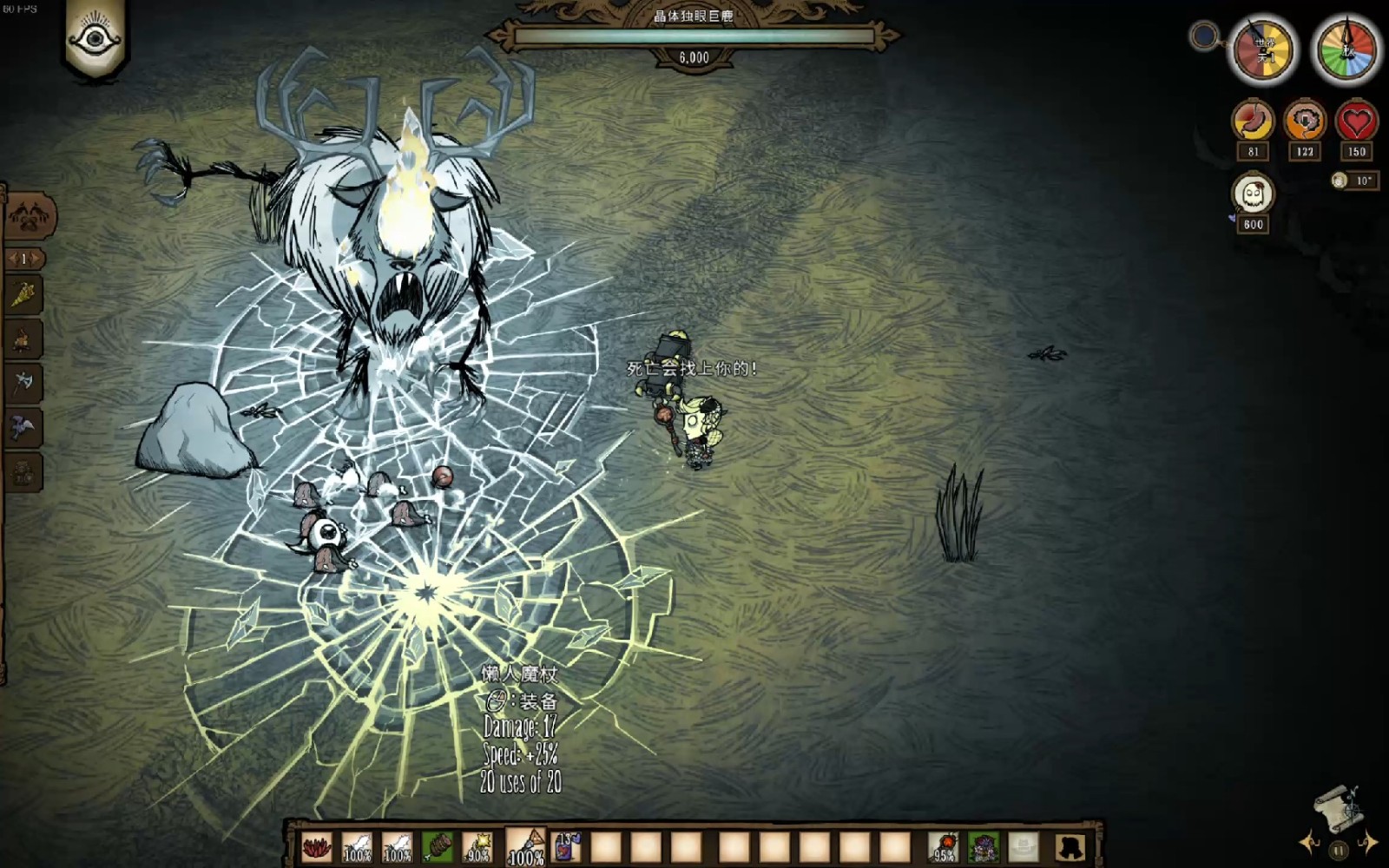
Task: Select the log bundle inventory slot
Action: point(438,846)
